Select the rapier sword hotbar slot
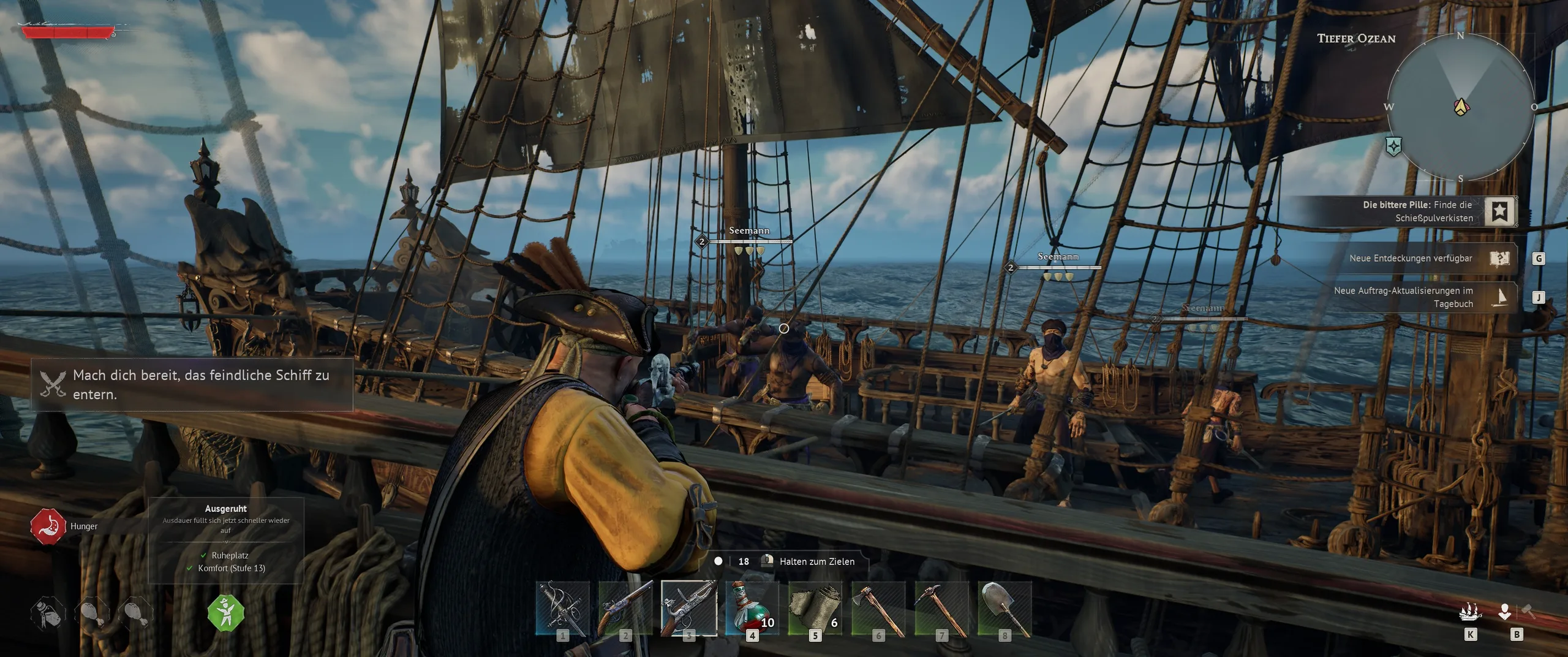 click(x=562, y=608)
